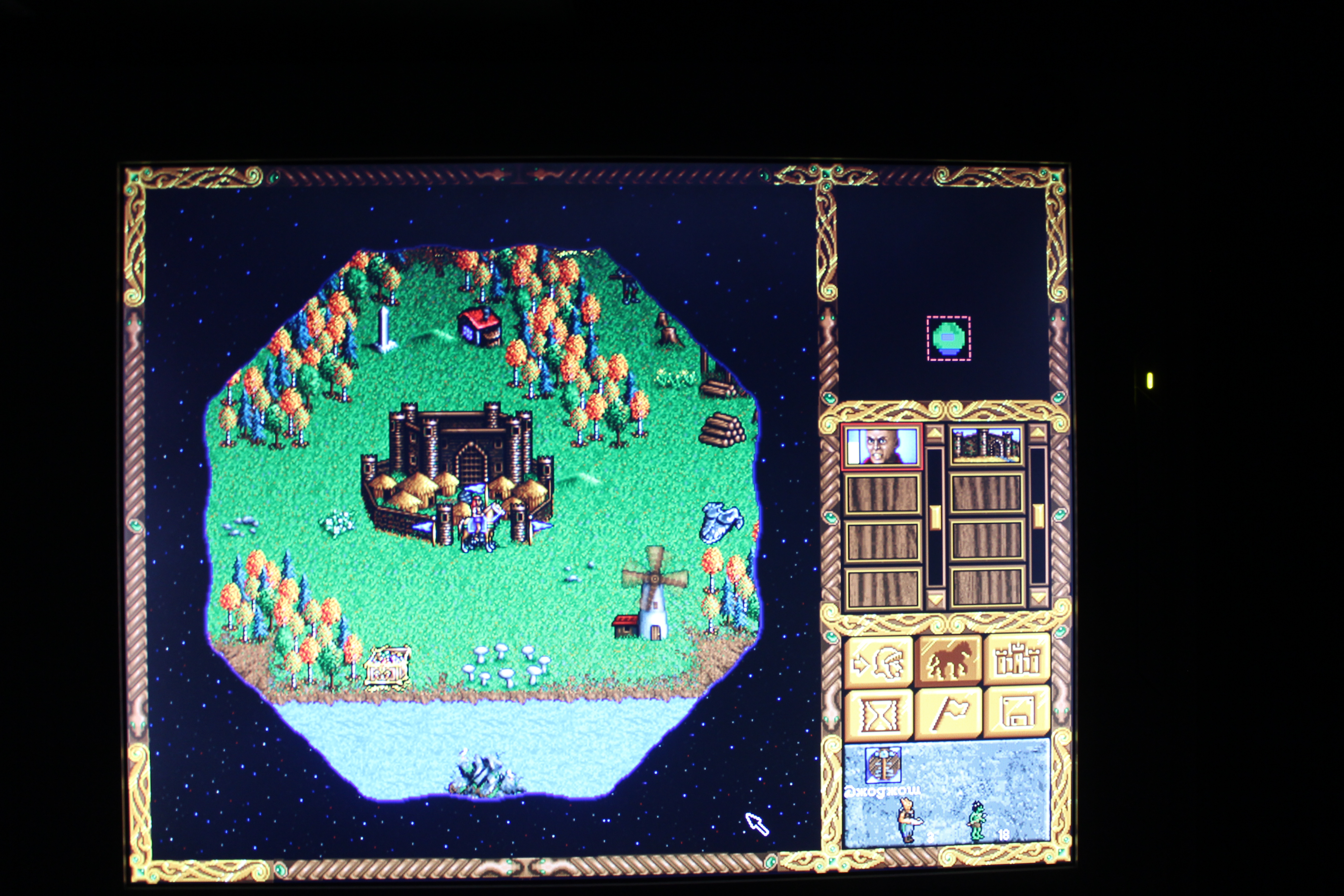Click the minimap island marker
This screenshot has height=896, width=1344.
click(x=949, y=338)
